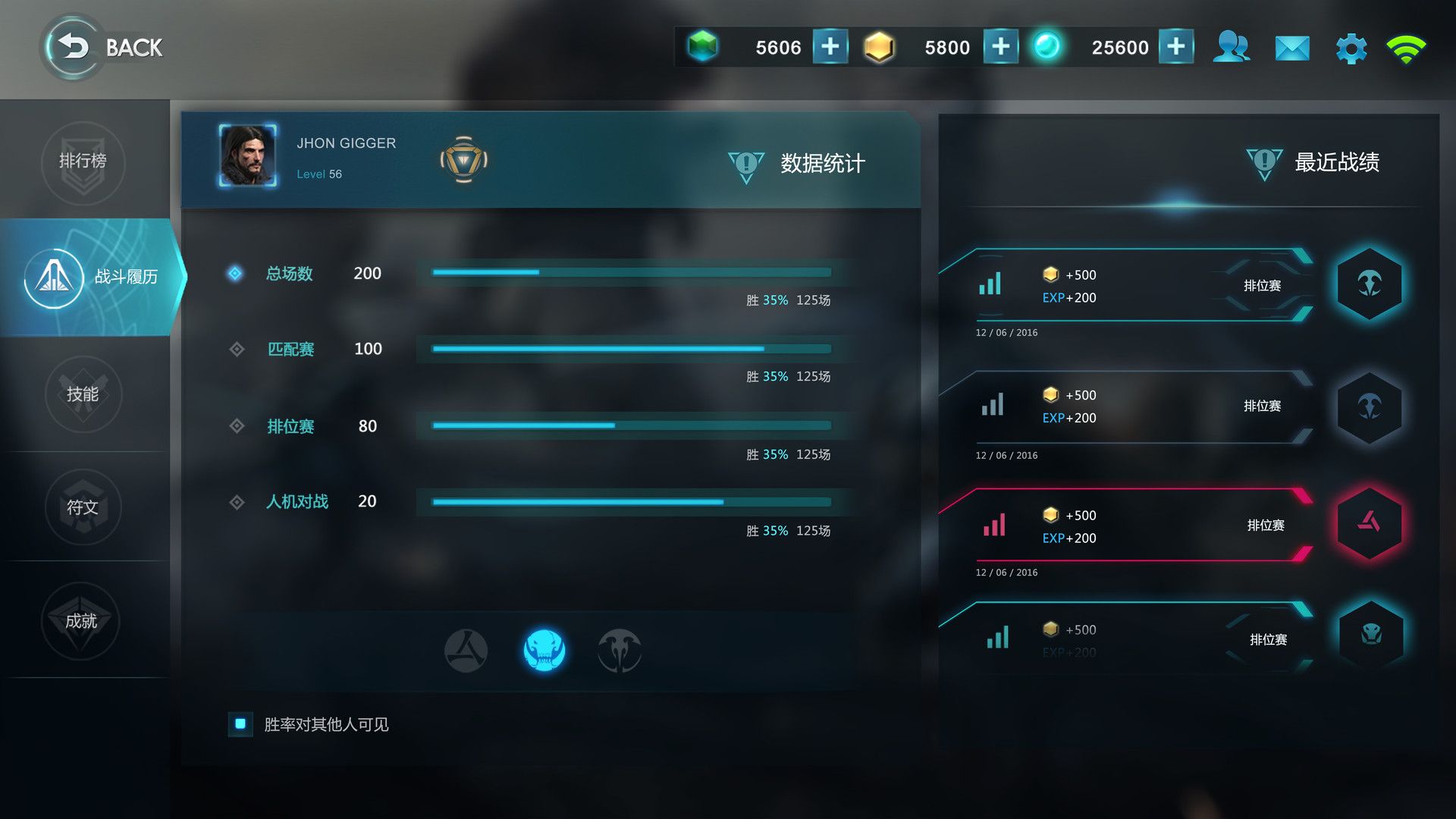Select the 战斗履历 battle record tab

pos(91,277)
